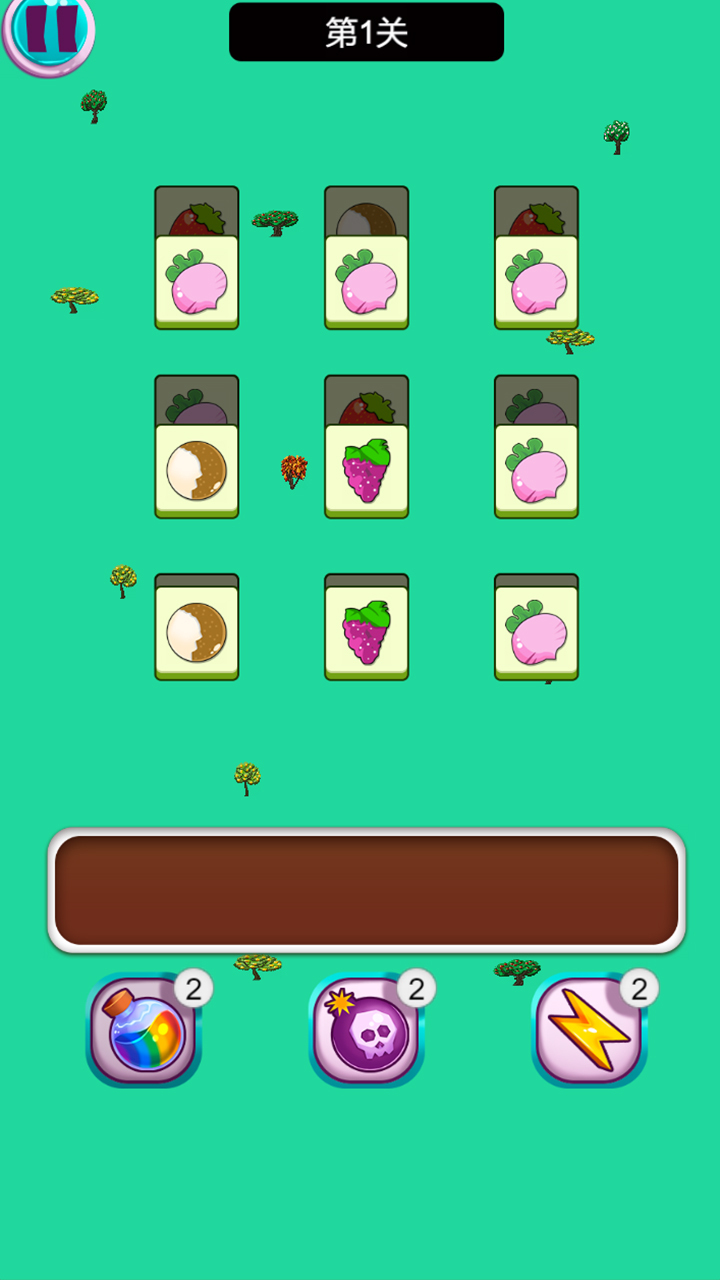Pick the grape tile covering the strawberry
720x1280 pixels.
coord(366,471)
